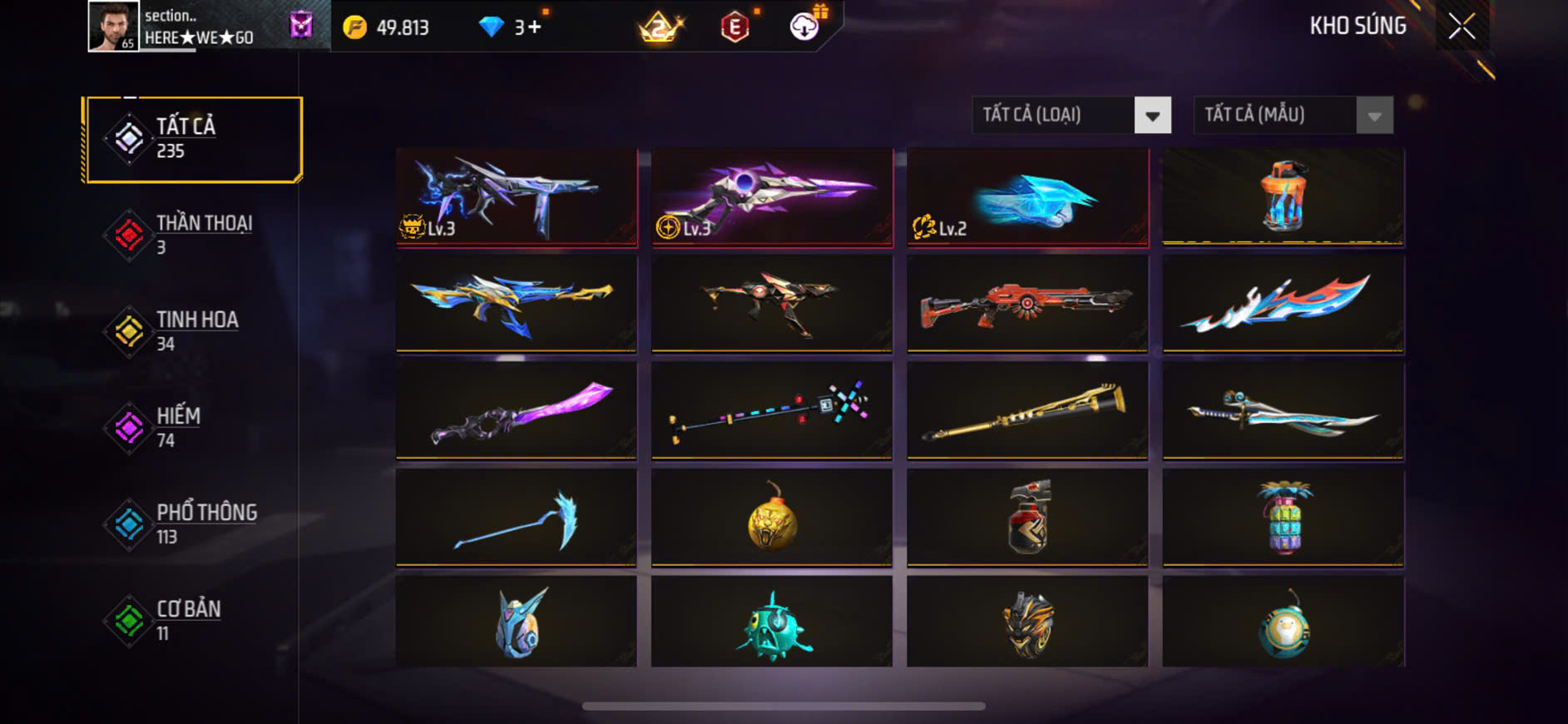Select the golden tiger grenade skin
The height and width of the screenshot is (724, 1568).
click(772, 518)
